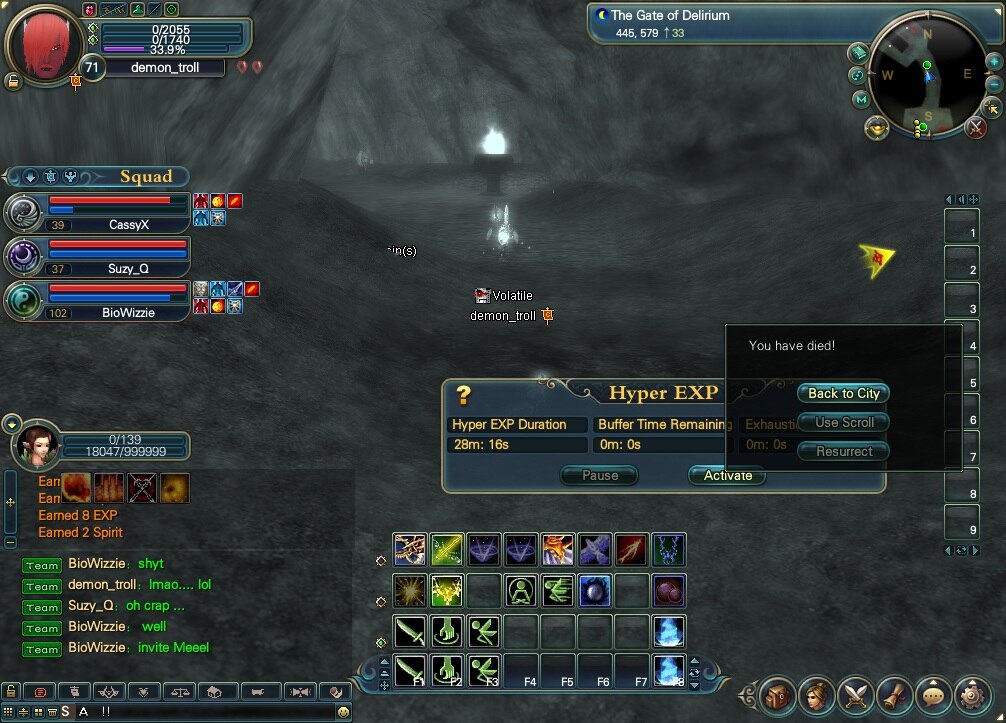Open the Hyper EXP help question mark

click(463, 394)
